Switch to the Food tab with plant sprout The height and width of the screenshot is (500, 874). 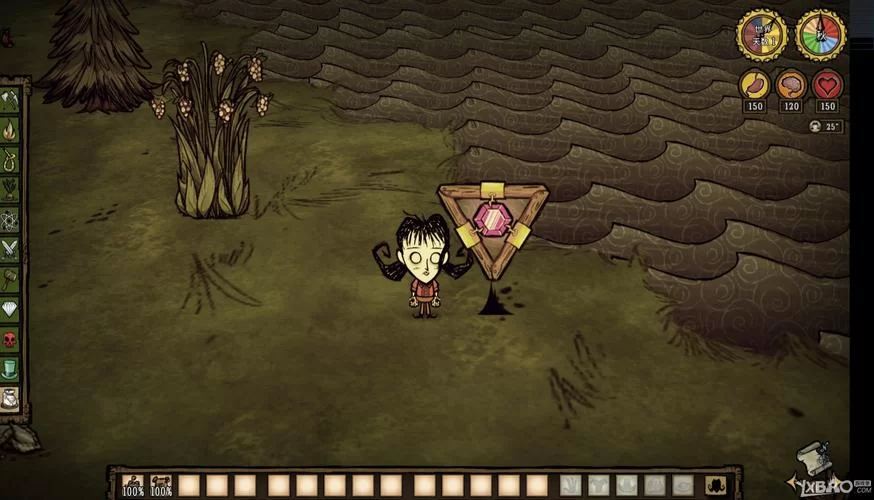point(10,190)
